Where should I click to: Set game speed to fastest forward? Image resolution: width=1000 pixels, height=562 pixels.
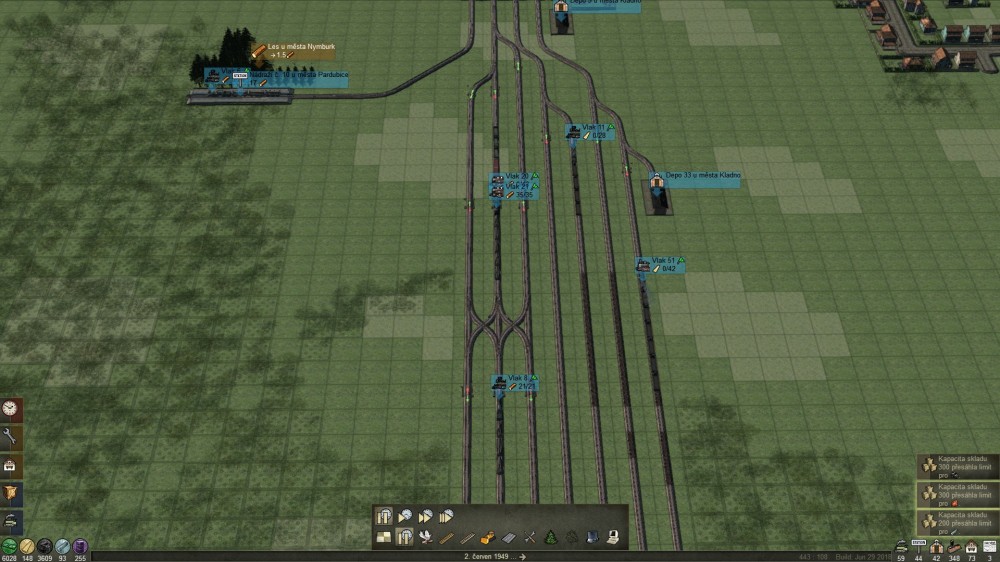tap(446, 516)
